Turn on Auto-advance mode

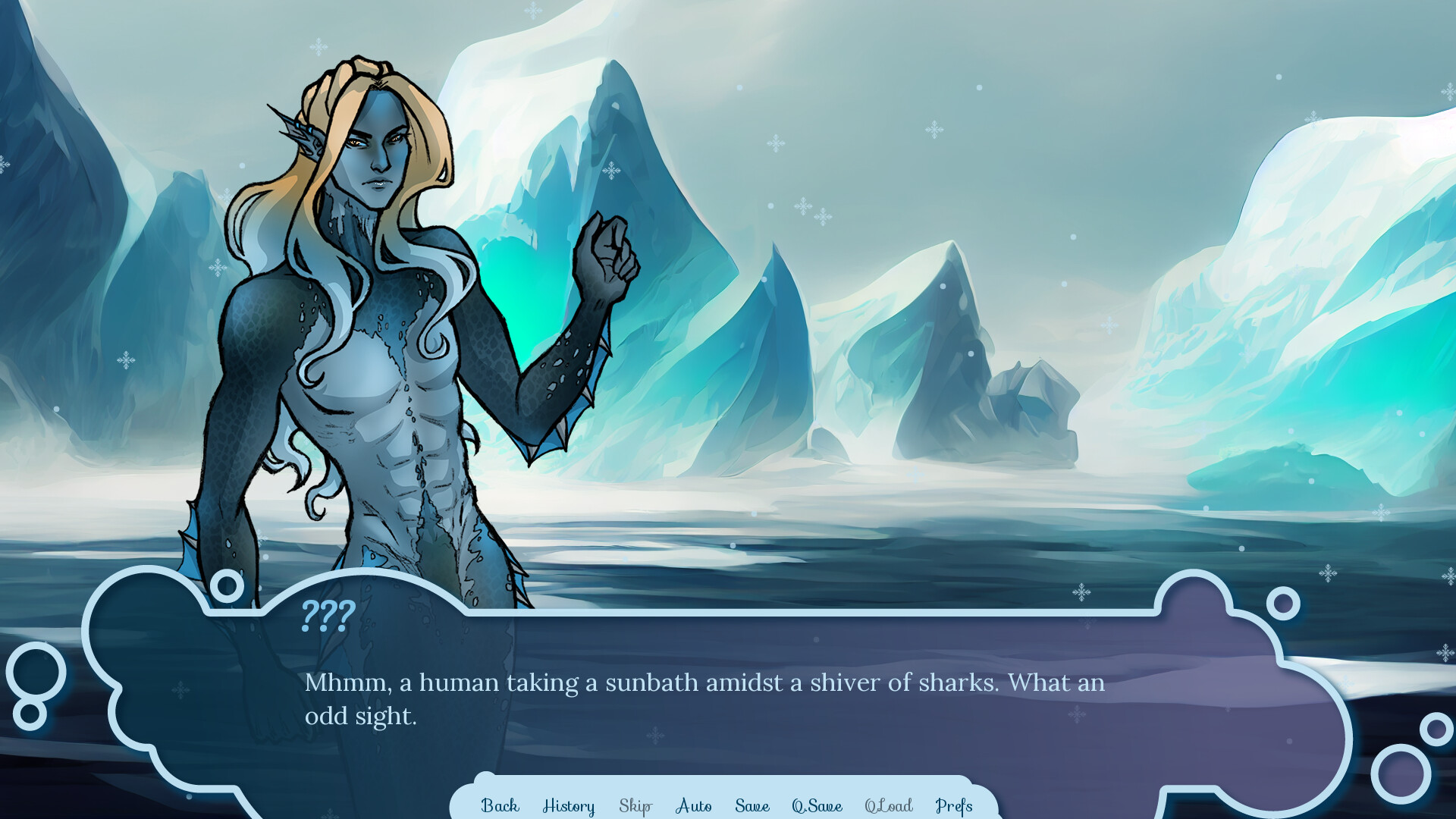(x=692, y=806)
